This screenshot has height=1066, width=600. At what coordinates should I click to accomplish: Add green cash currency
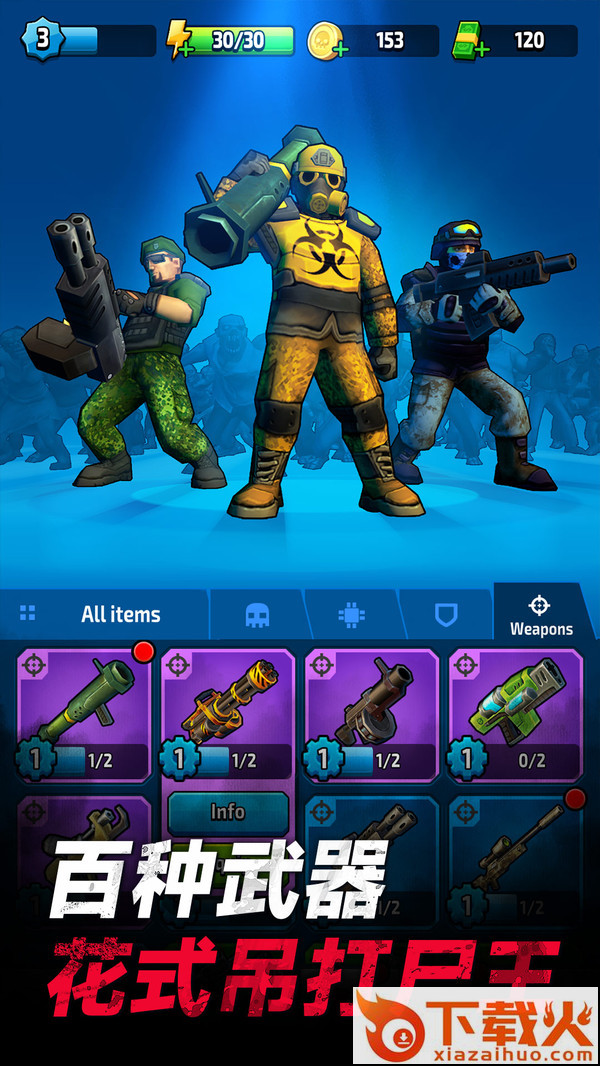tap(468, 41)
